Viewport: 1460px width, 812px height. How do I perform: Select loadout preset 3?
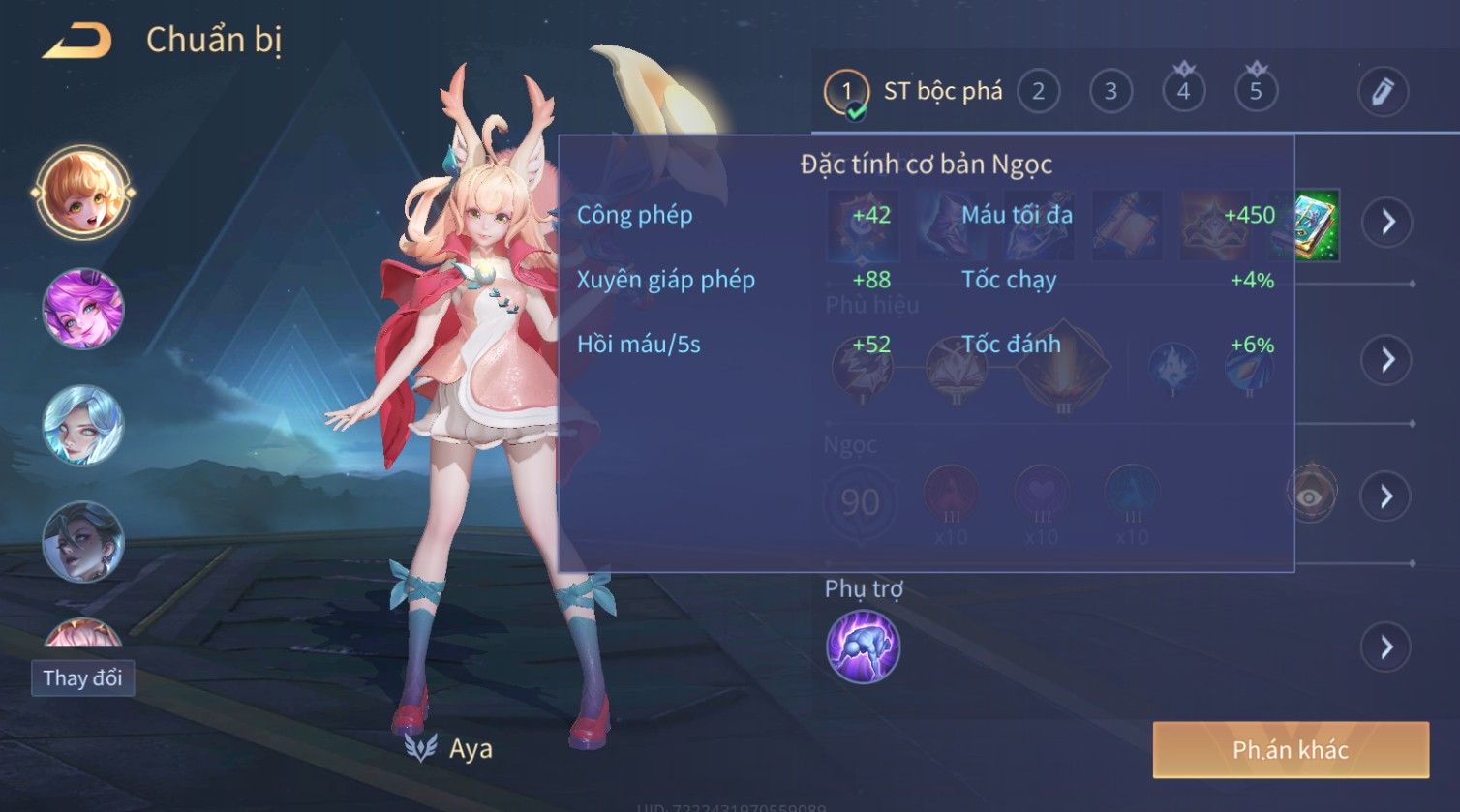coord(1110,92)
